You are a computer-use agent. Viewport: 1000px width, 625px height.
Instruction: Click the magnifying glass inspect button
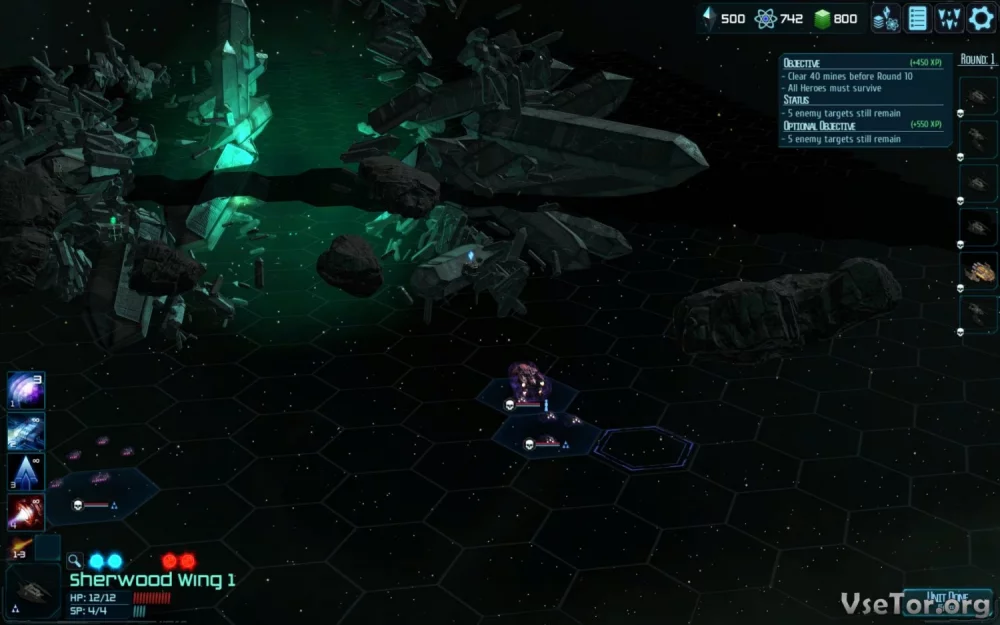coord(75,561)
